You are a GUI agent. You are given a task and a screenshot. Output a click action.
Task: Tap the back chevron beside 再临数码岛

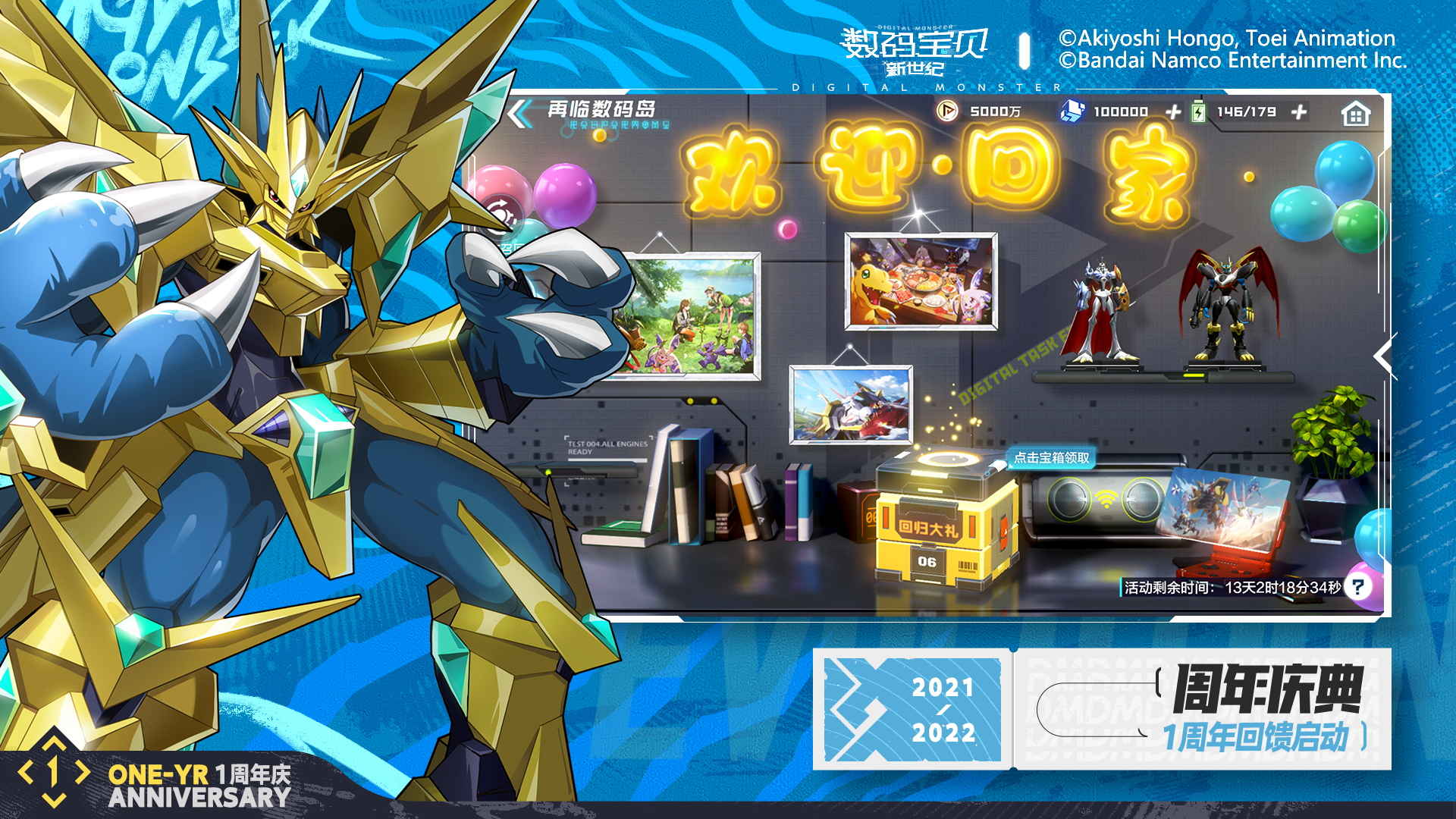(x=520, y=111)
